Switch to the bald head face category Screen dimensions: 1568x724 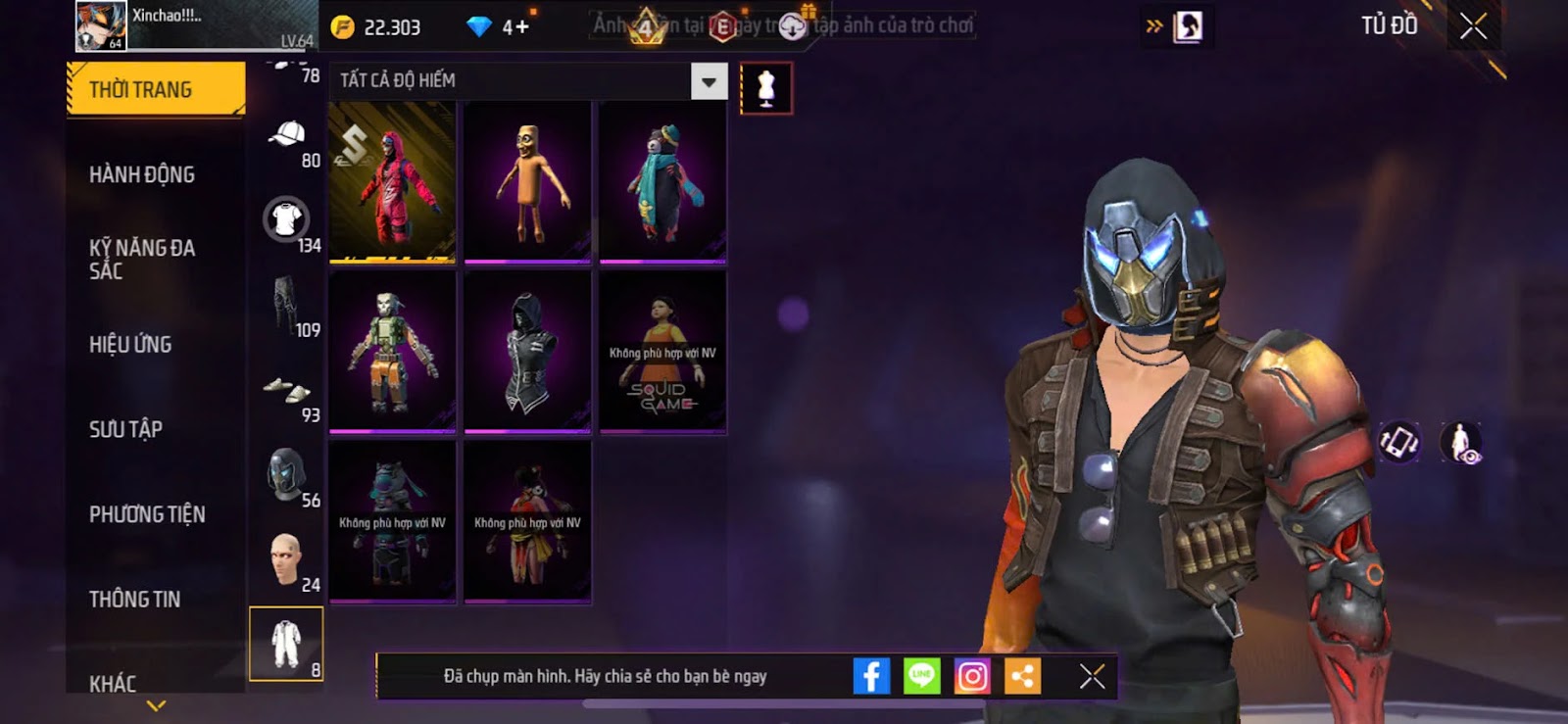point(286,559)
